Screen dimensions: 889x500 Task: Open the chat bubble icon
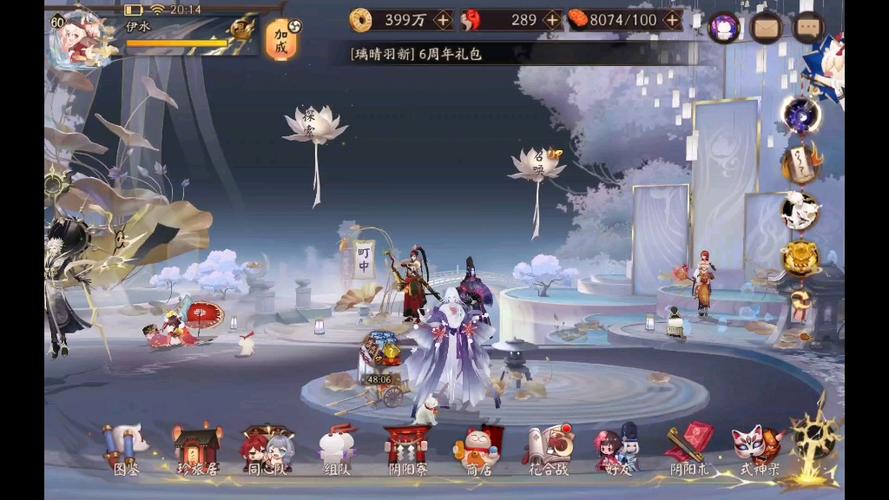pyautogui.click(x=808, y=27)
